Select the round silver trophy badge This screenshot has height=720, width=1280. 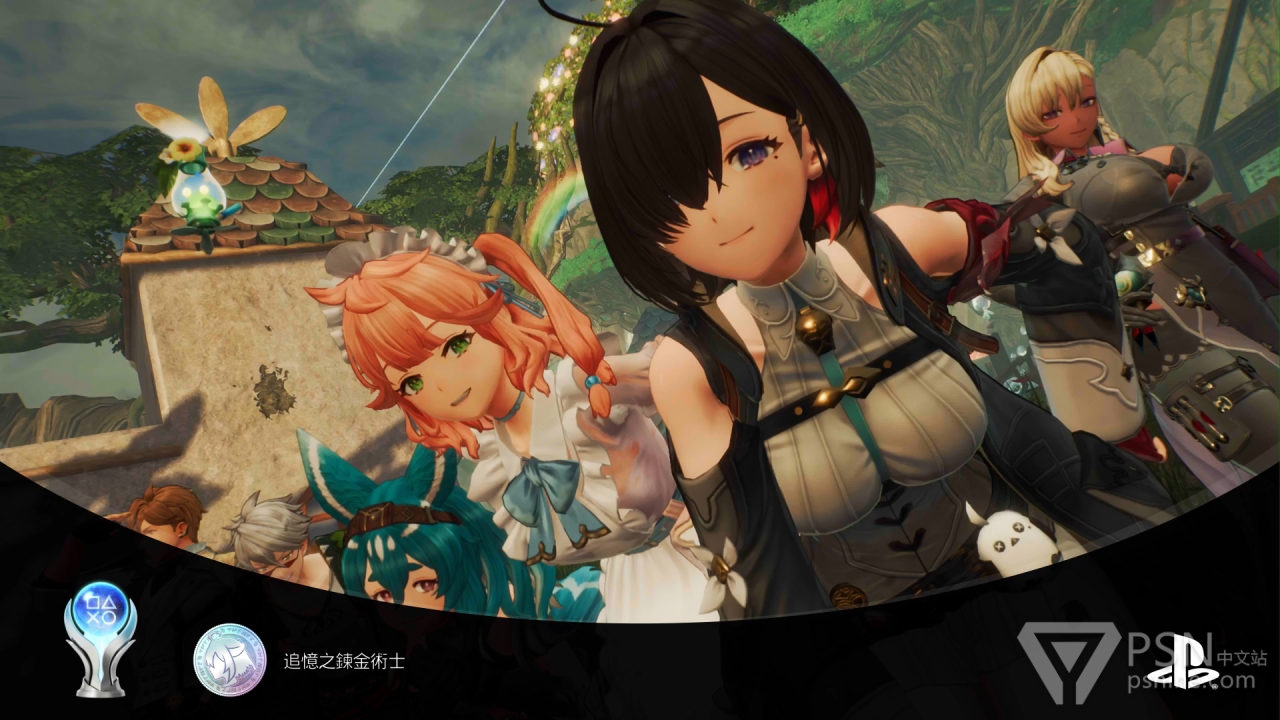[x=230, y=660]
